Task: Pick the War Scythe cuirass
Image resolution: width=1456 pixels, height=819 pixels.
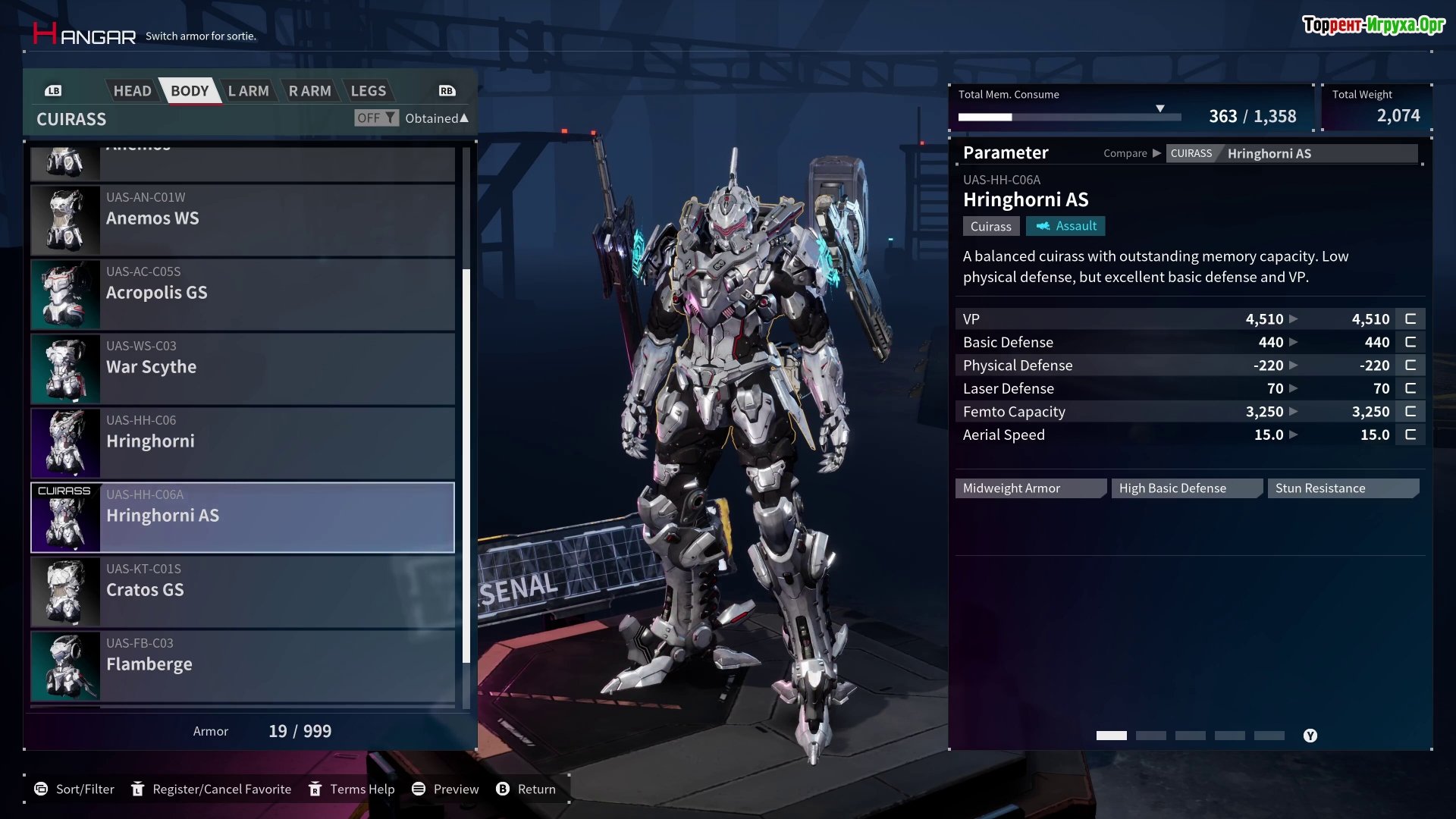Action: click(243, 368)
